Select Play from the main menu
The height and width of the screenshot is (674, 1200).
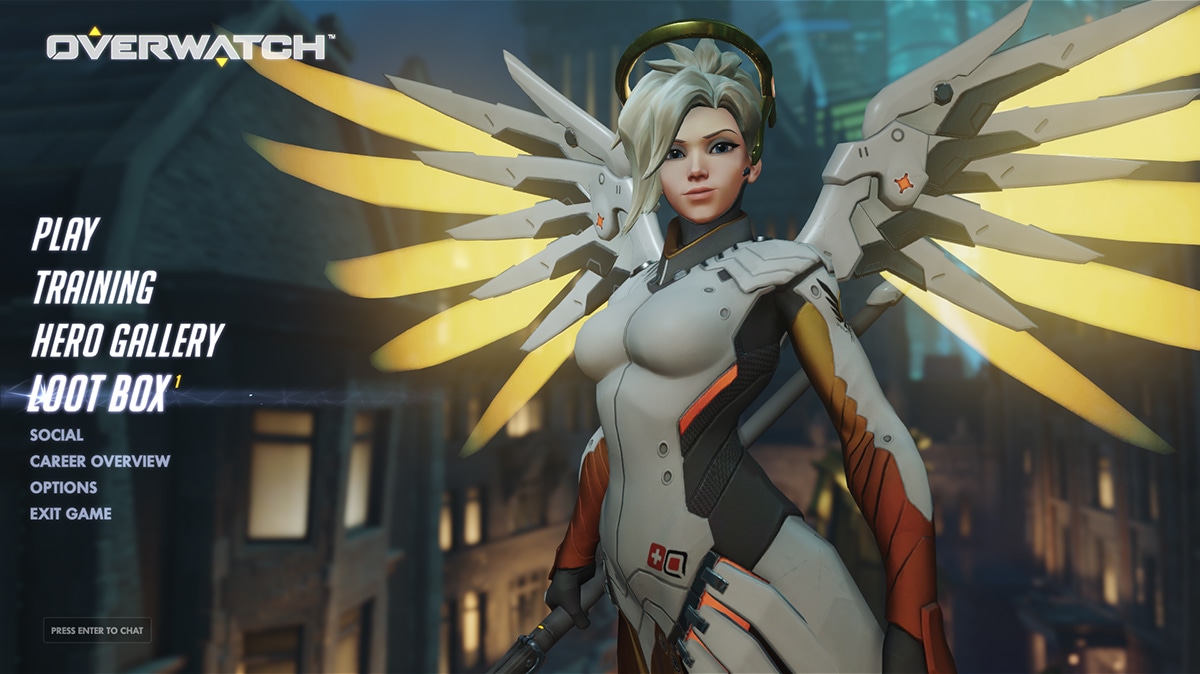65,234
